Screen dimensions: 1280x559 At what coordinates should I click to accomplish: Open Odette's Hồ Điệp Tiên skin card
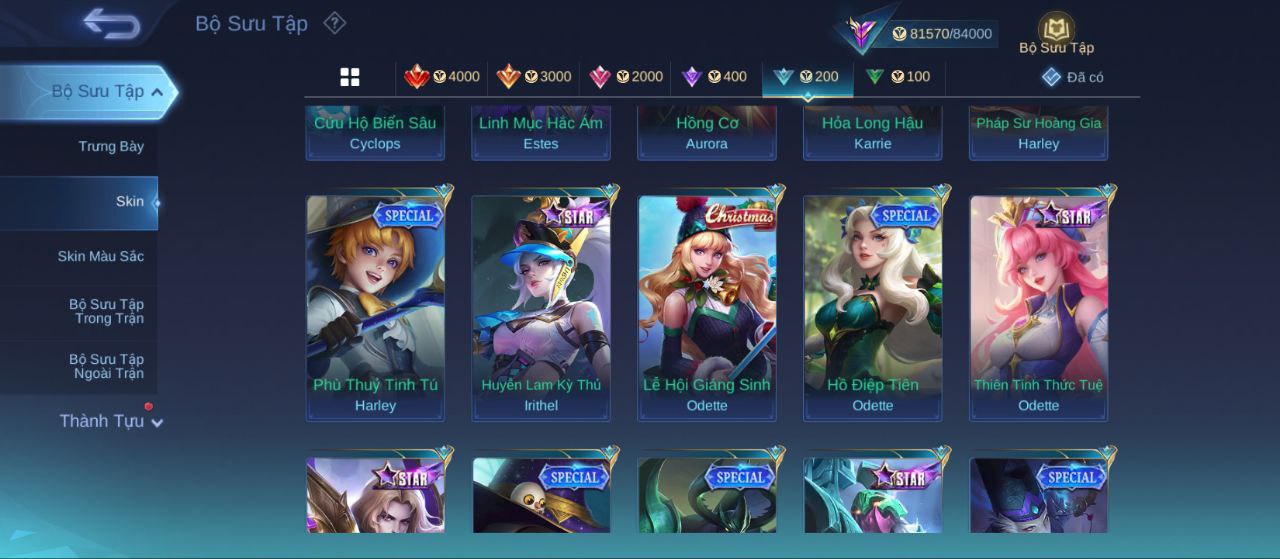pos(873,305)
